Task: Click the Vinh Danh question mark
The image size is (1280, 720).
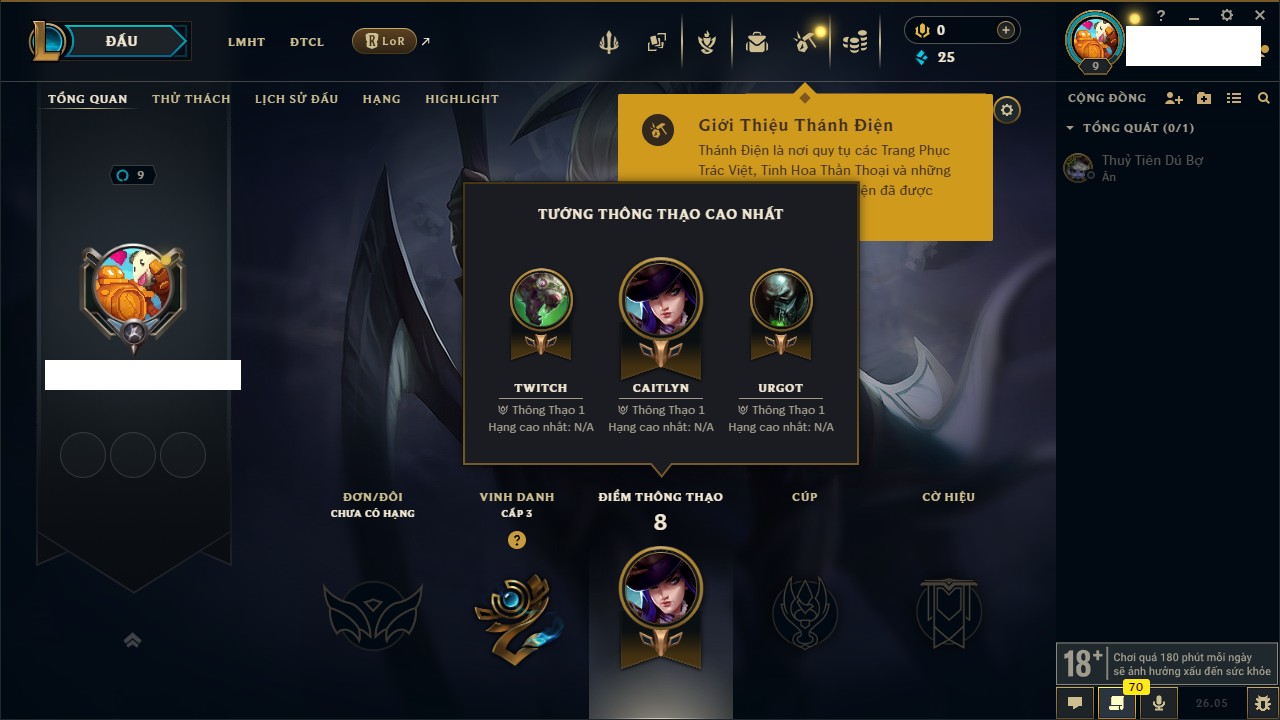Action: 516,540
